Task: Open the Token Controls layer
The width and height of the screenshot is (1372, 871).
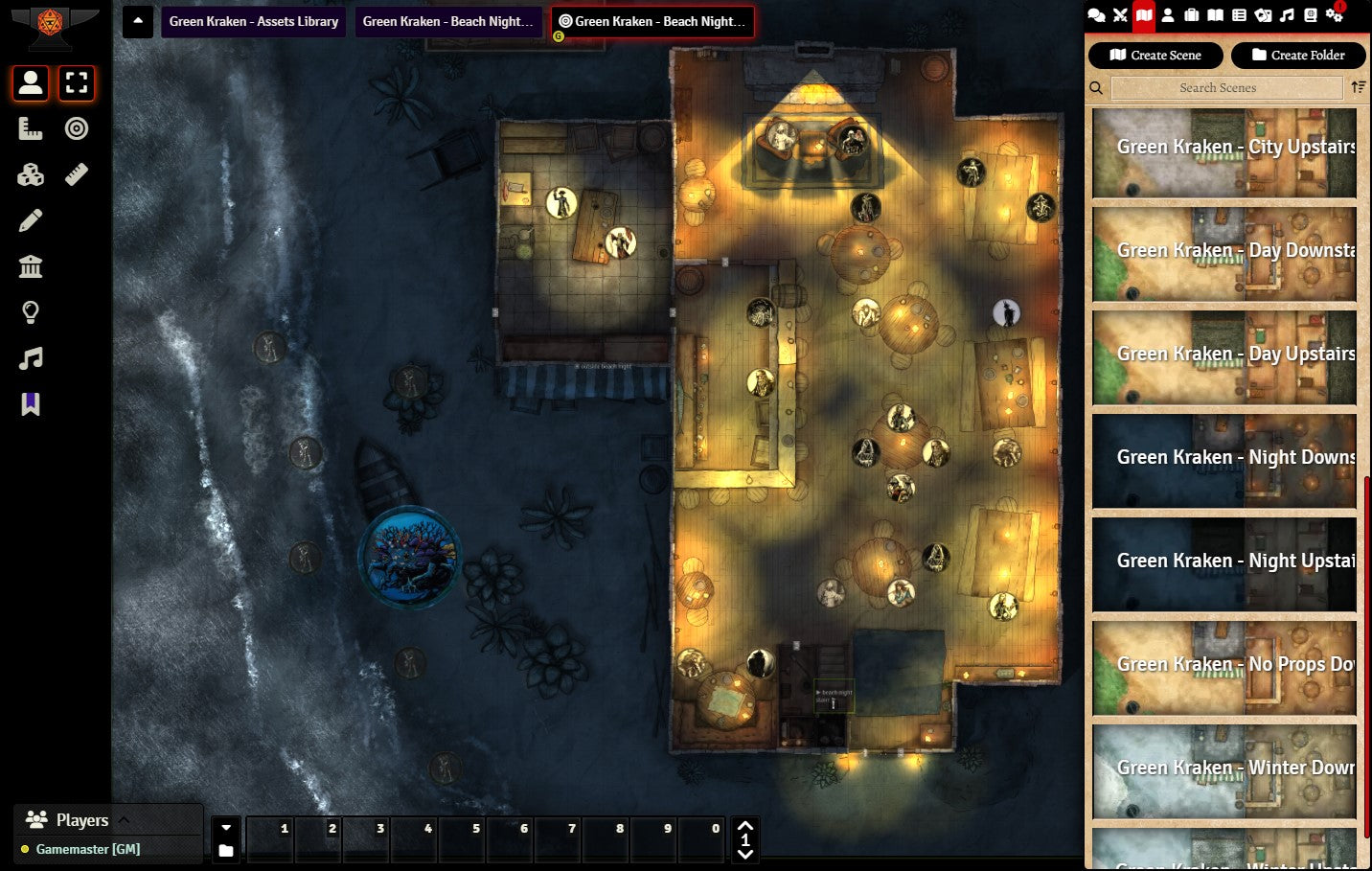Action: tap(31, 83)
